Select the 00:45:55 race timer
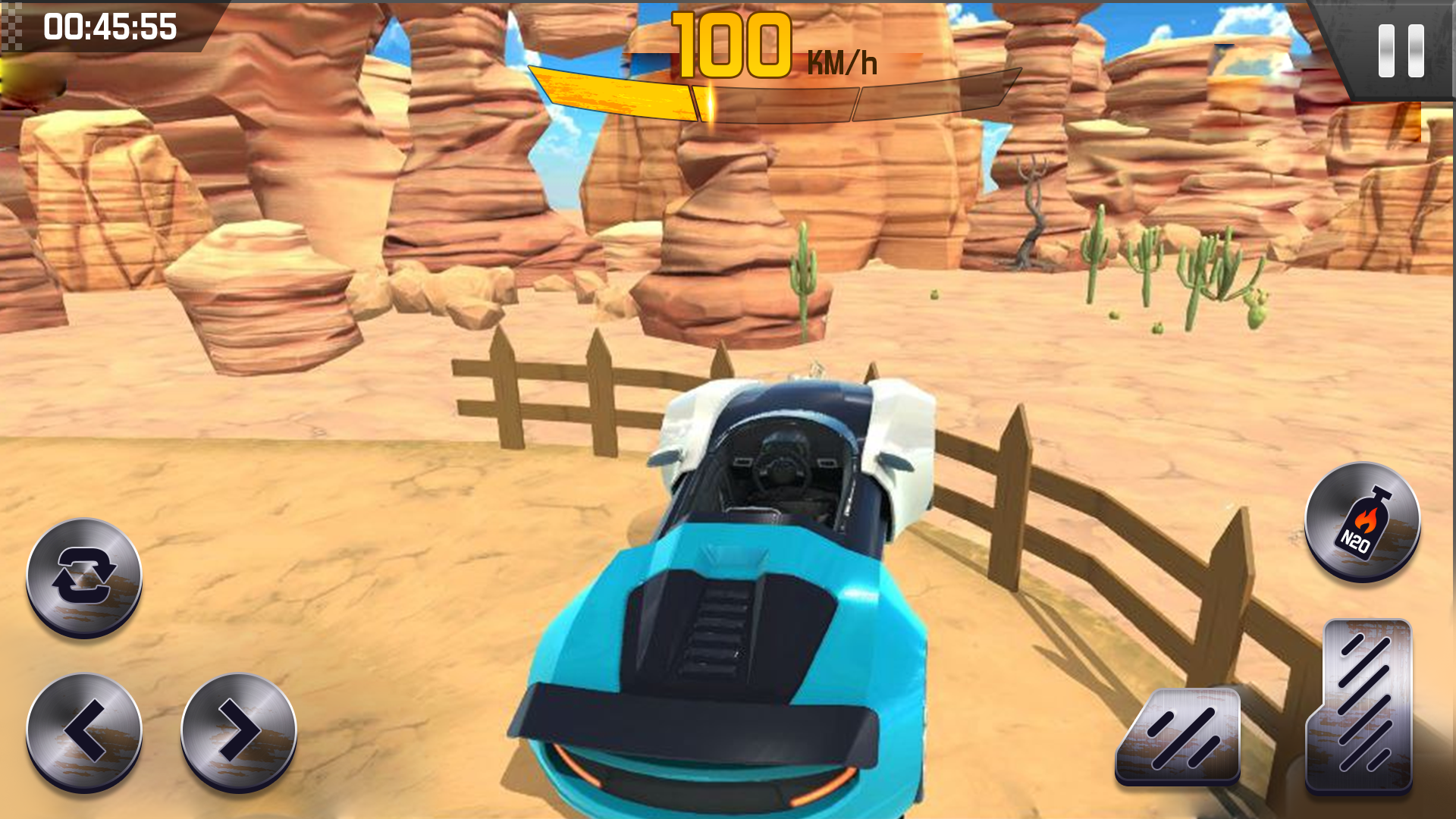Screen dimensions: 1456x819 tap(110, 30)
